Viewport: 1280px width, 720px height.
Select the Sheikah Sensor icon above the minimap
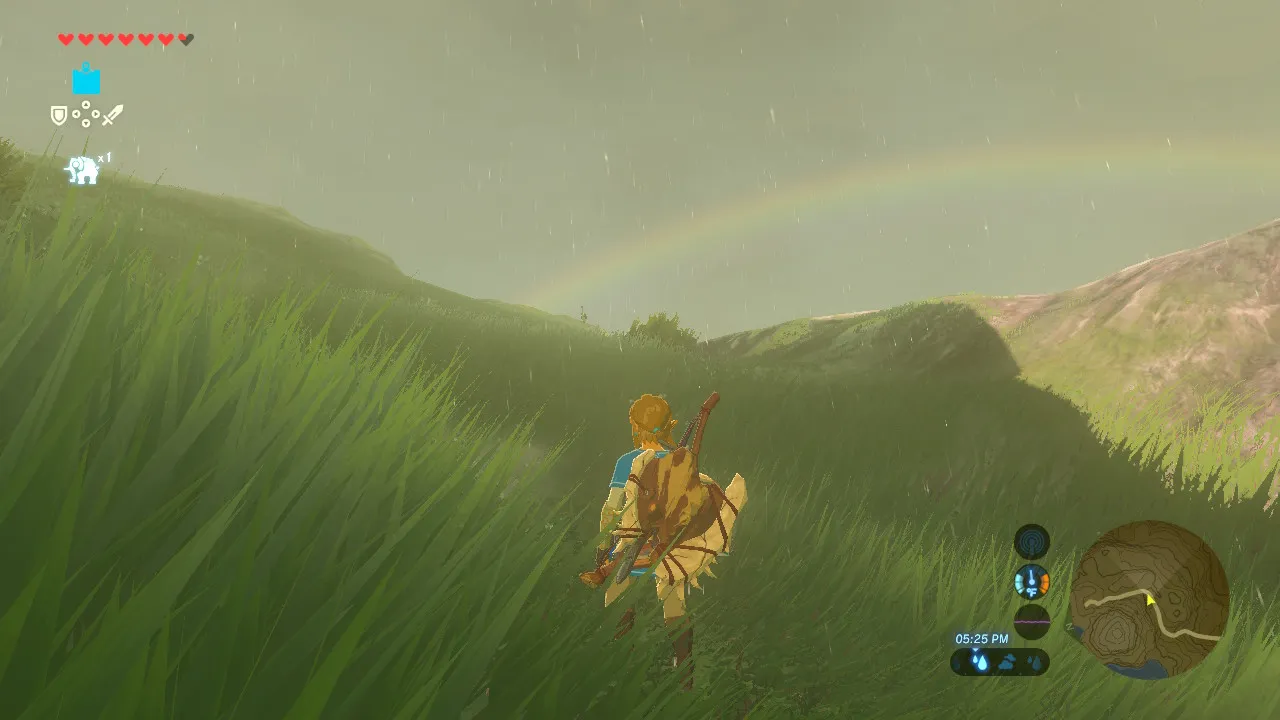pos(1032,543)
